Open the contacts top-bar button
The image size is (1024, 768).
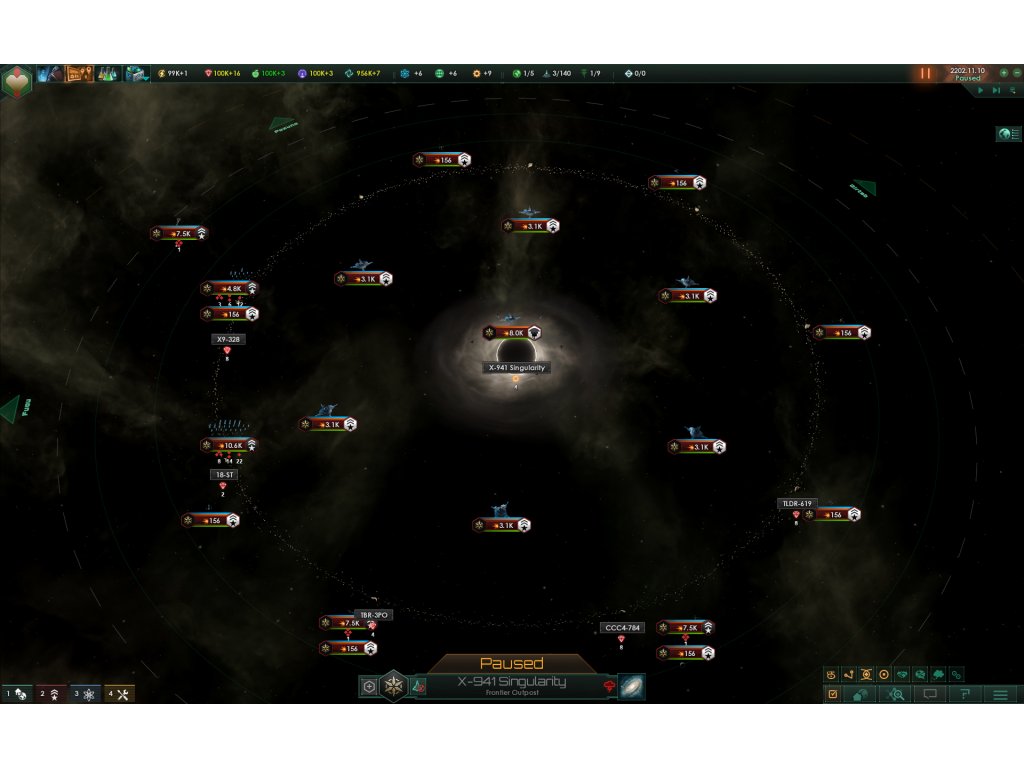point(51,73)
